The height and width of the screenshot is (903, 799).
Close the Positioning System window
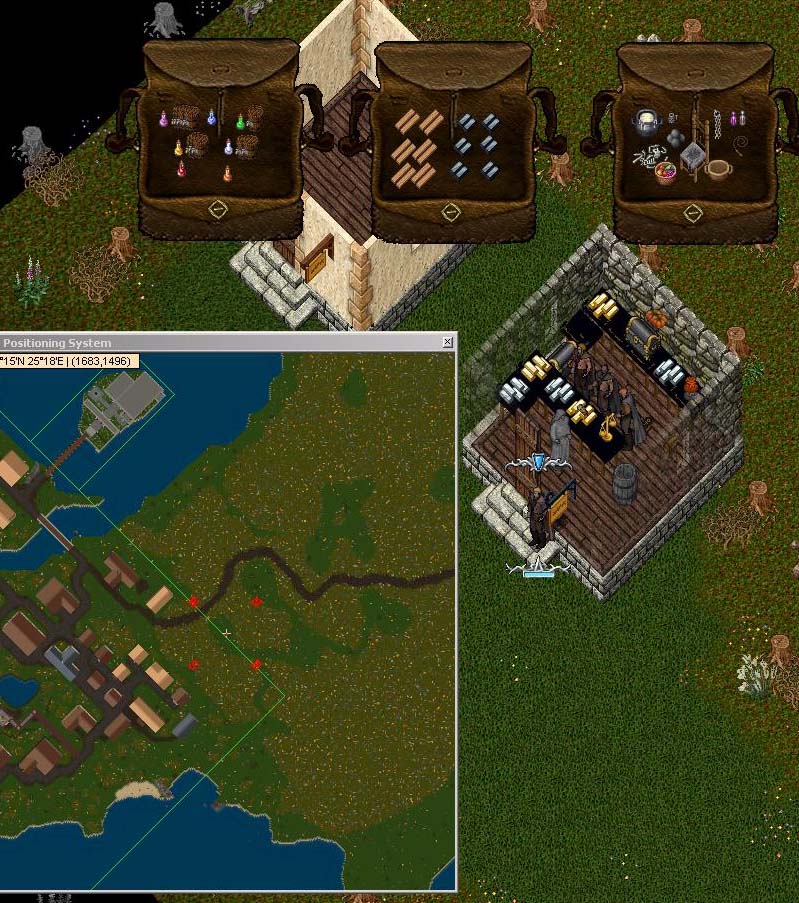[447, 342]
